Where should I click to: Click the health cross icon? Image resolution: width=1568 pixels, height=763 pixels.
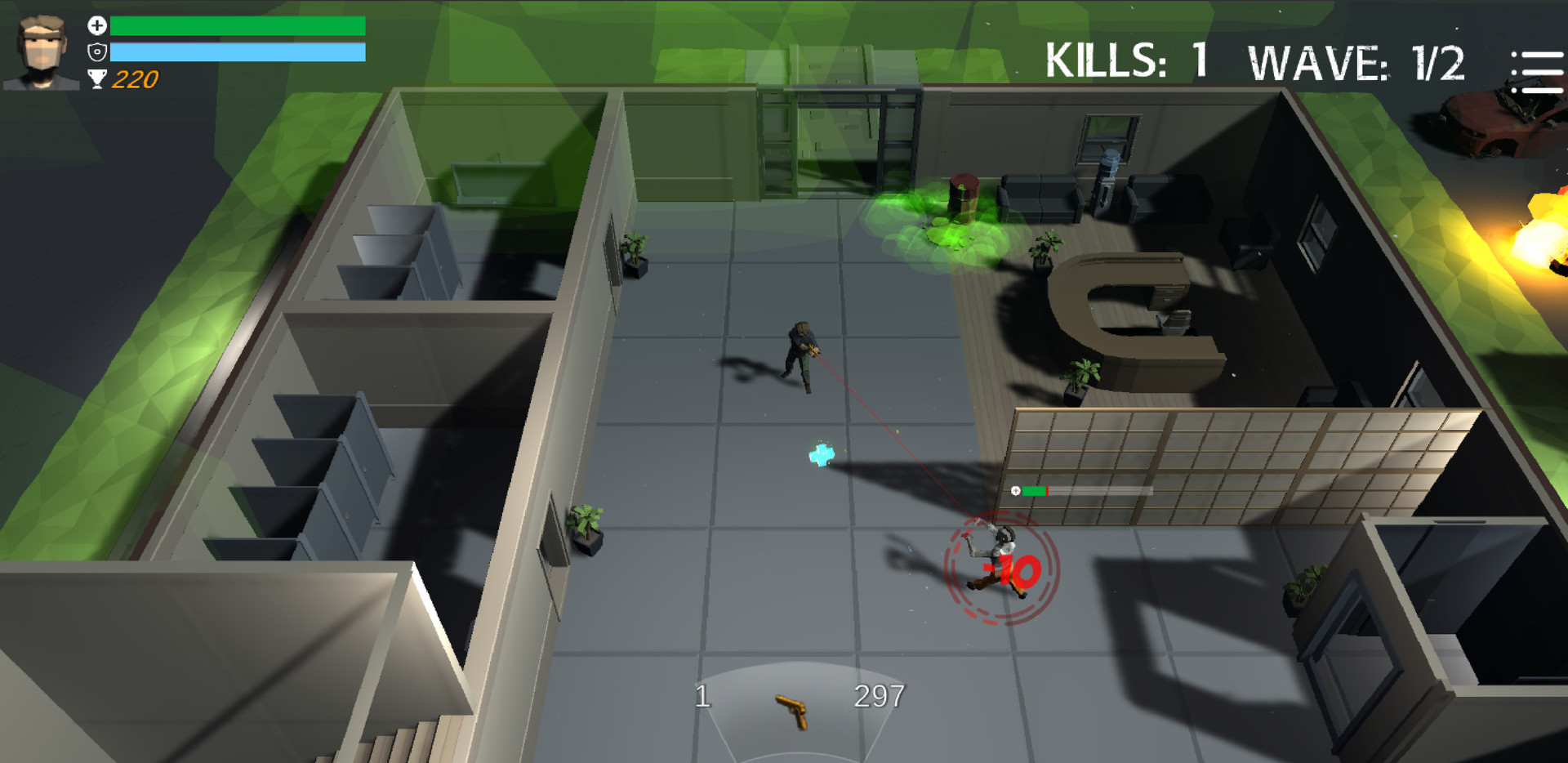(x=96, y=25)
